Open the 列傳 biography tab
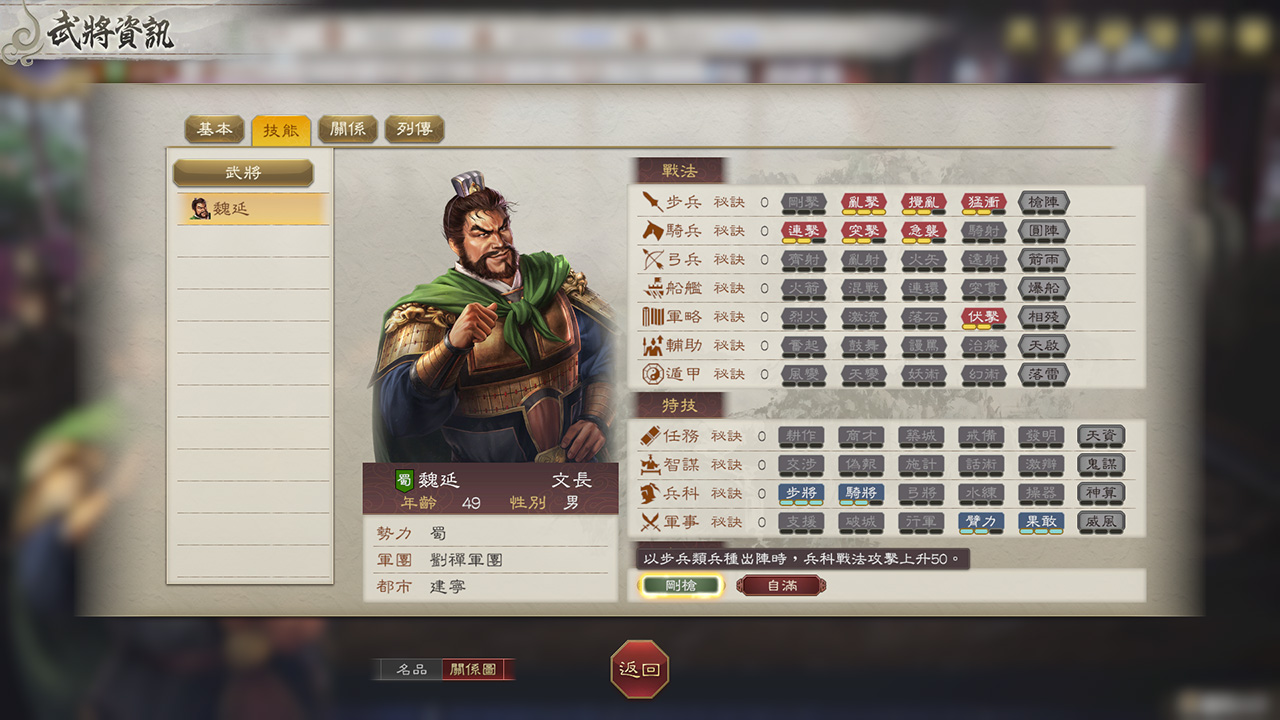 414,128
